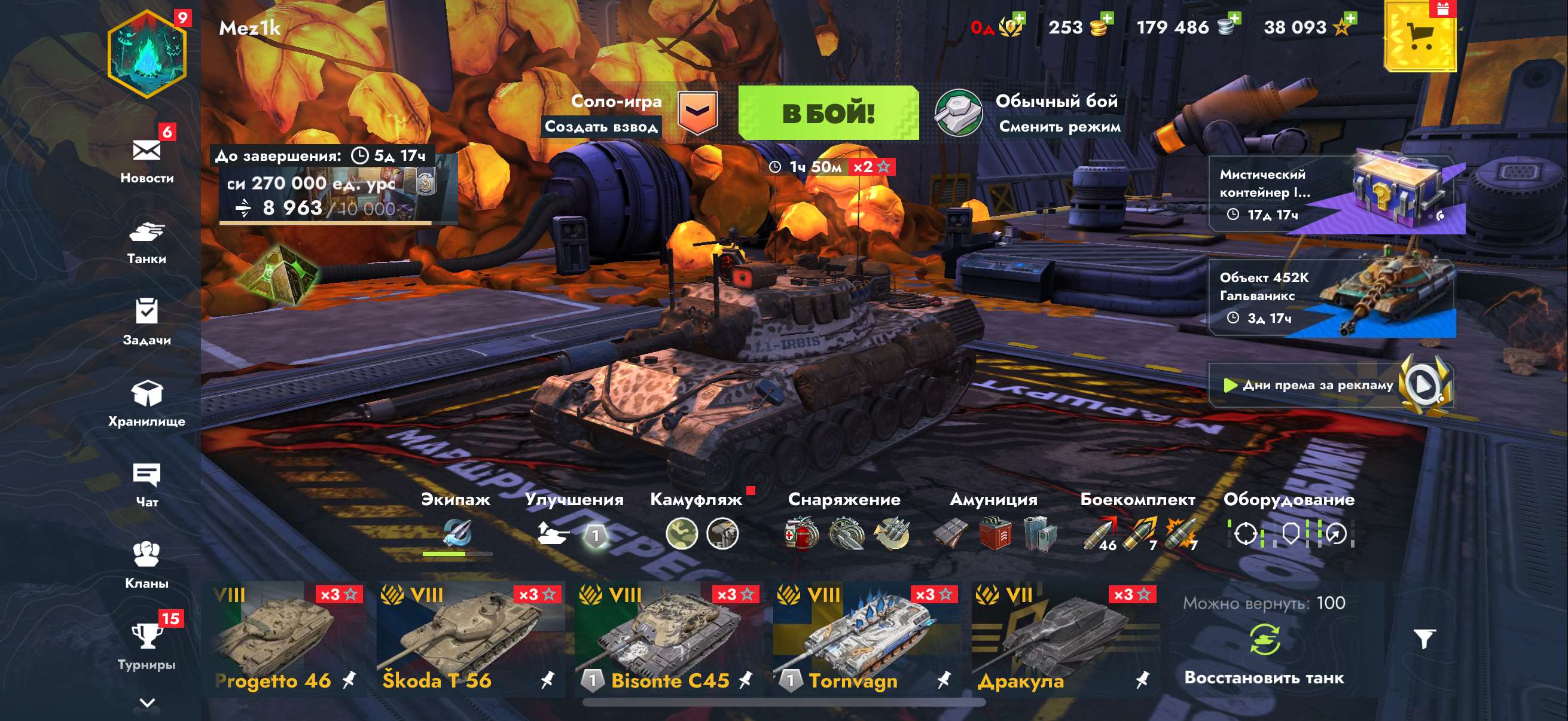Open Новости to read unread messages
Image resolution: width=1568 pixels, height=721 pixels.
pos(148,158)
